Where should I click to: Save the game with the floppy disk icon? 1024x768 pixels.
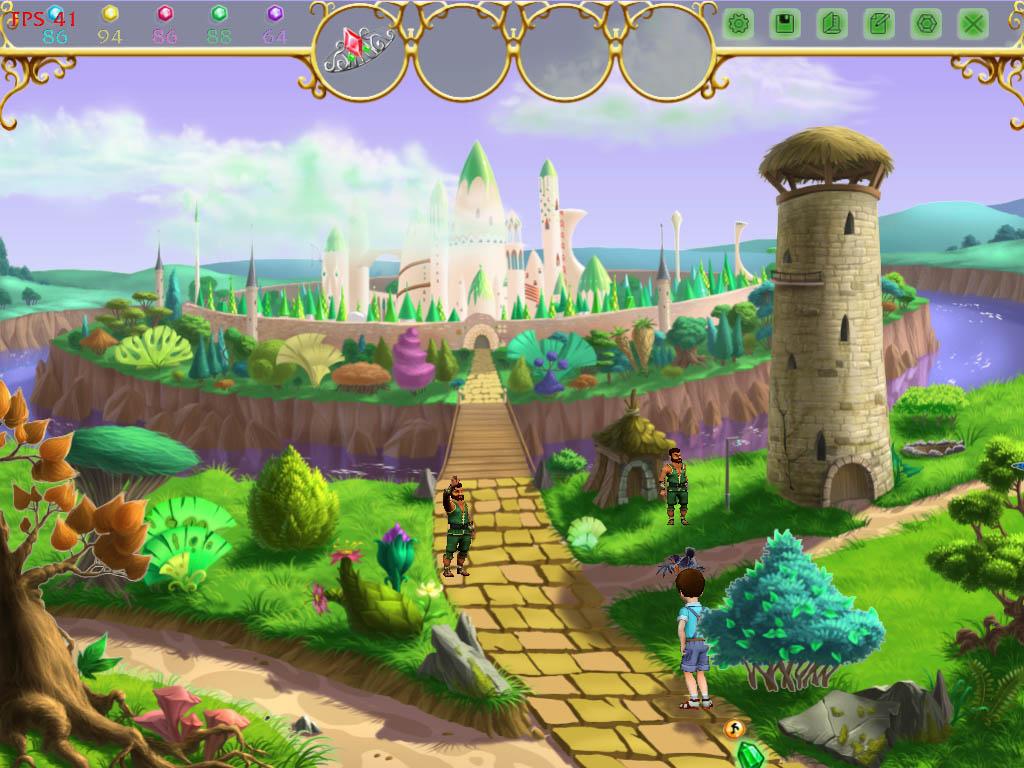pos(785,24)
